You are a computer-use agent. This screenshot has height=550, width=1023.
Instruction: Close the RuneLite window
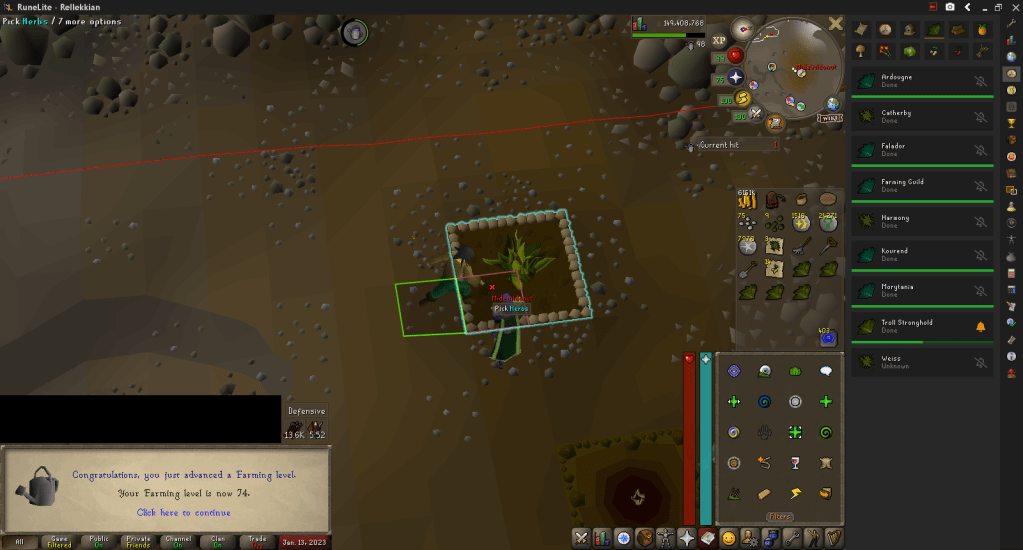(1014, 7)
